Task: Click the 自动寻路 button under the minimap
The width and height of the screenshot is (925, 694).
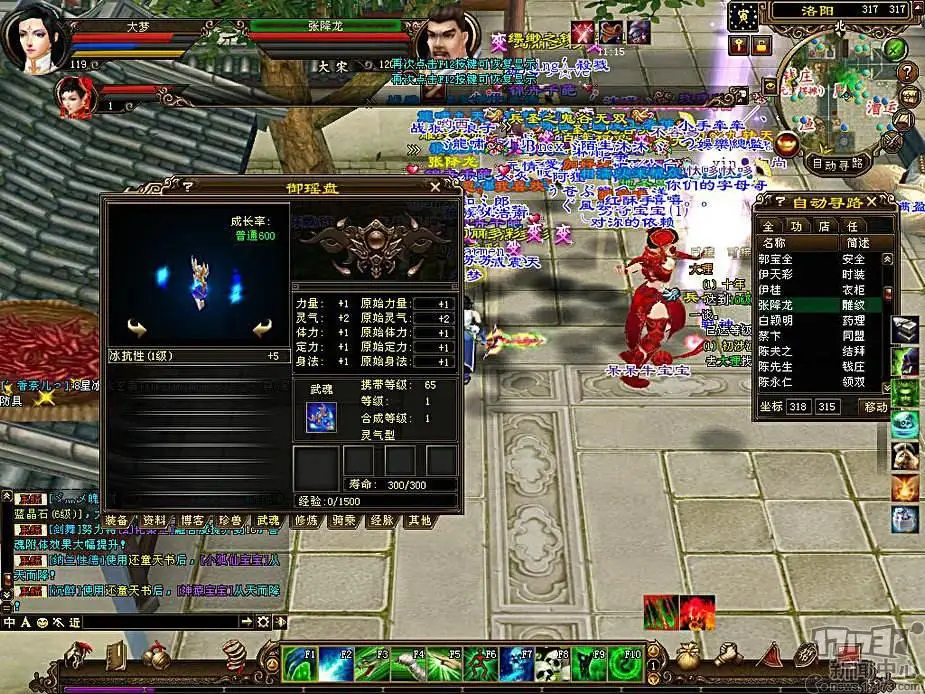Action: (837, 164)
